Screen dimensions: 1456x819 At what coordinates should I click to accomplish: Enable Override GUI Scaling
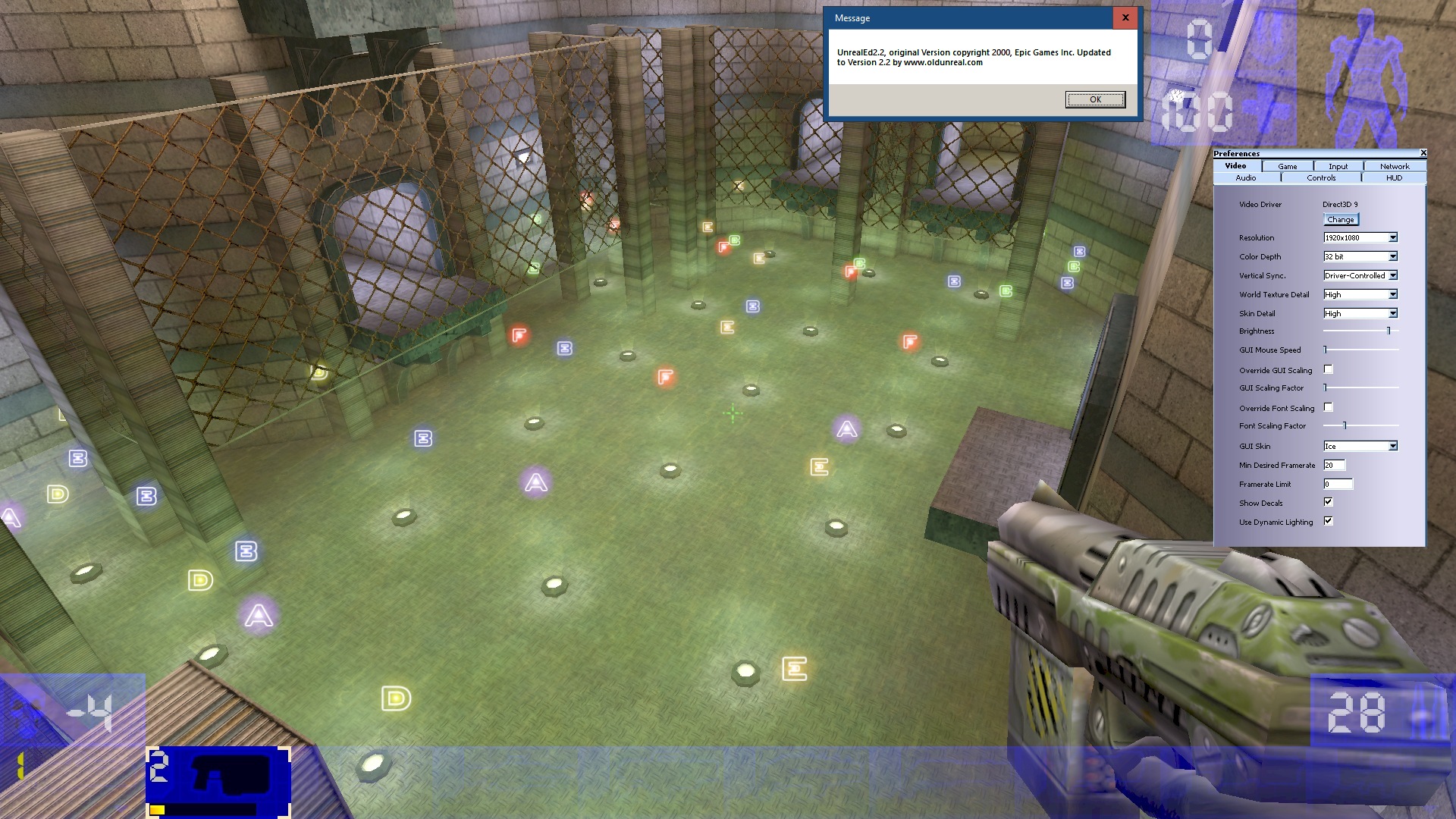tap(1328, 369)
